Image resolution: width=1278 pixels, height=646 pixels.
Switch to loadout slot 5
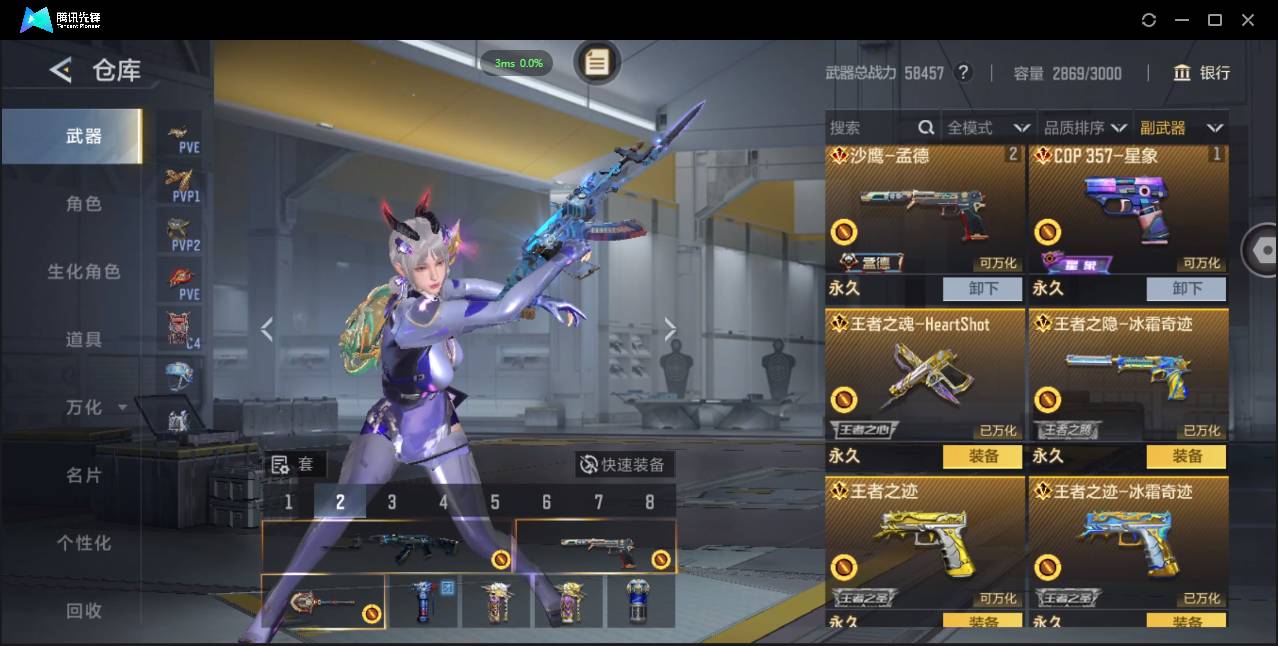click(x=495, y=502)
